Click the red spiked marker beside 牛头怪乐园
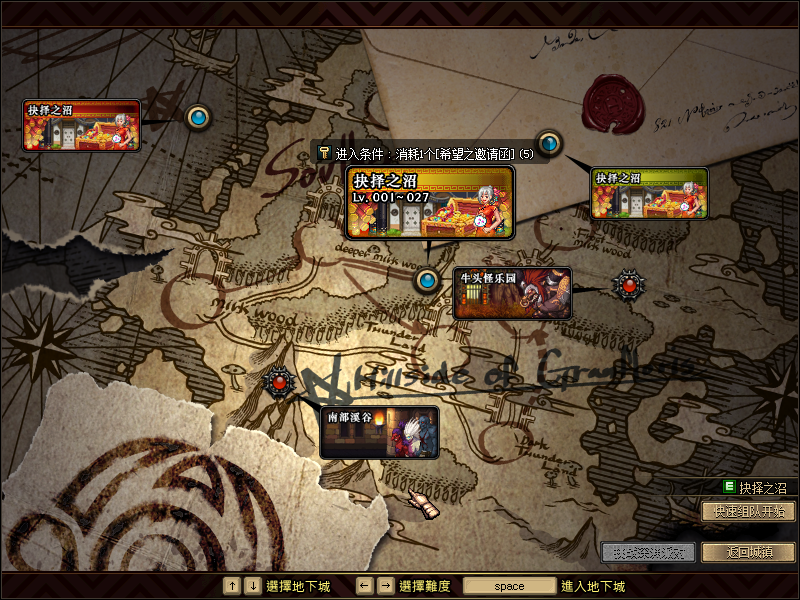800x600 pixels. pyautogui.click(x=629, y=285)
